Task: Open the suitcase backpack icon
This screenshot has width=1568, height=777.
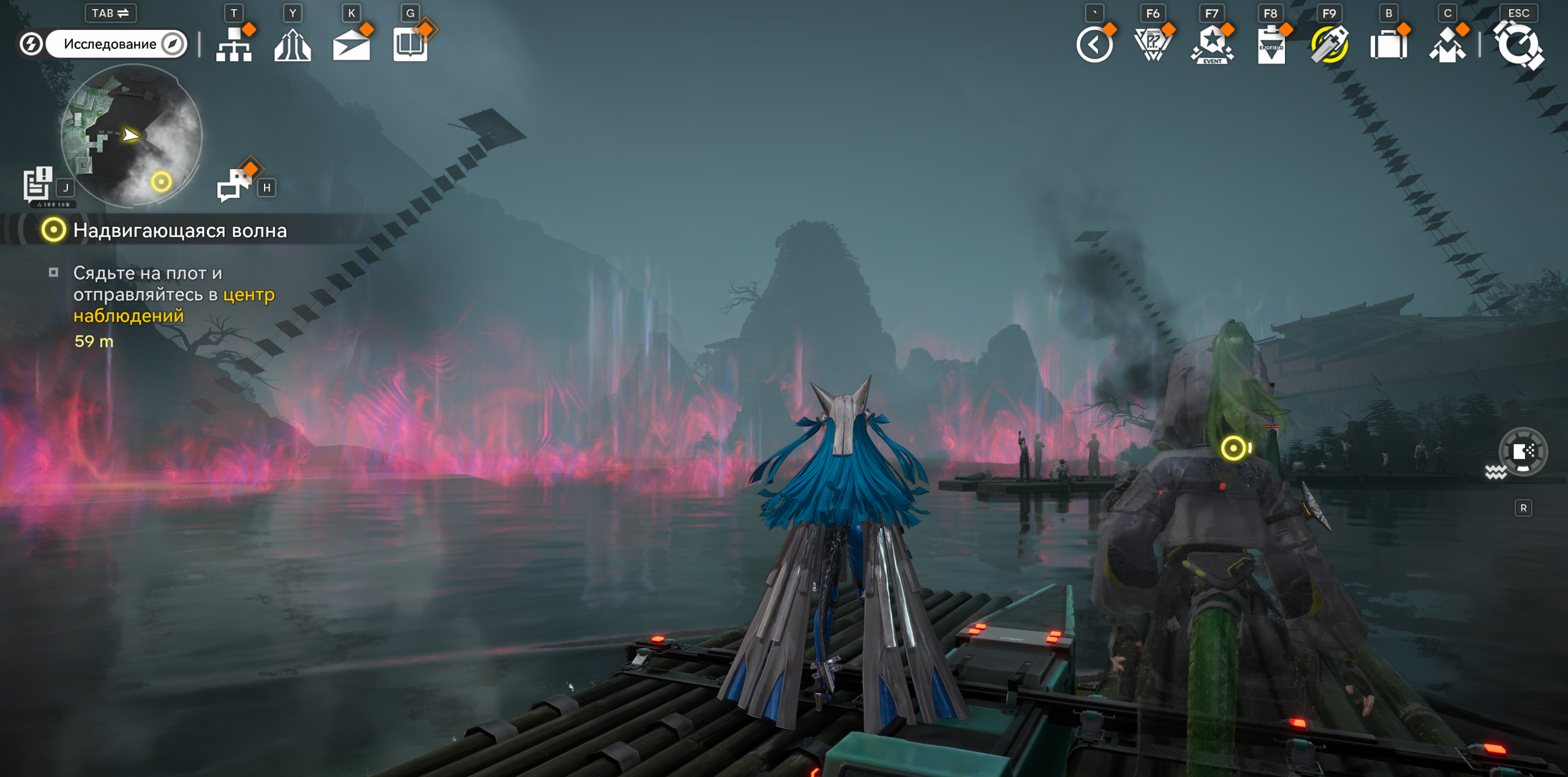Action: click(x=1388, y=45)
